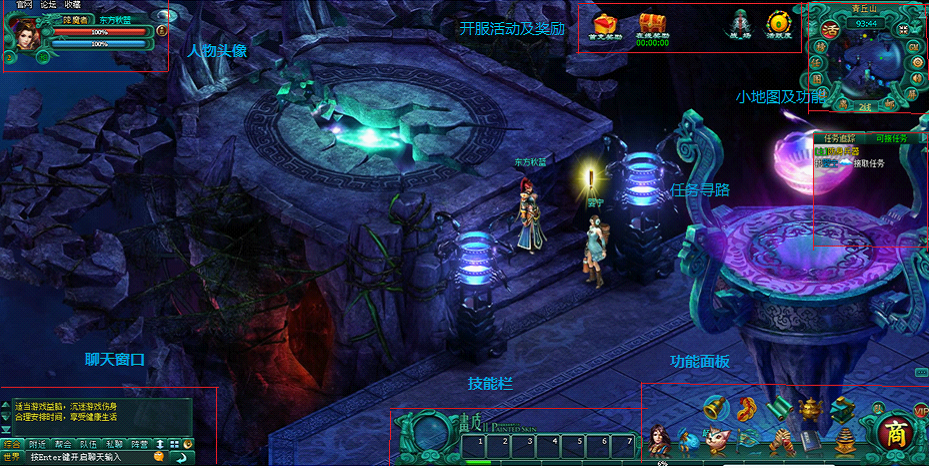Switch to the 任务追踪 quest tab
This screenshot has height=468, width=931.
838,138
